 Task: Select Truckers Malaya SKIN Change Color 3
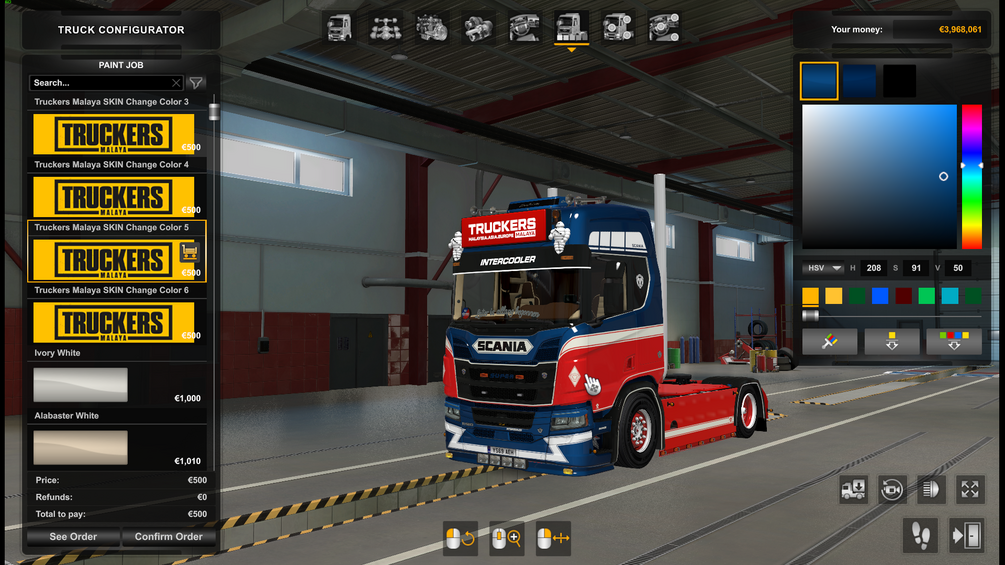pos(113,134)
